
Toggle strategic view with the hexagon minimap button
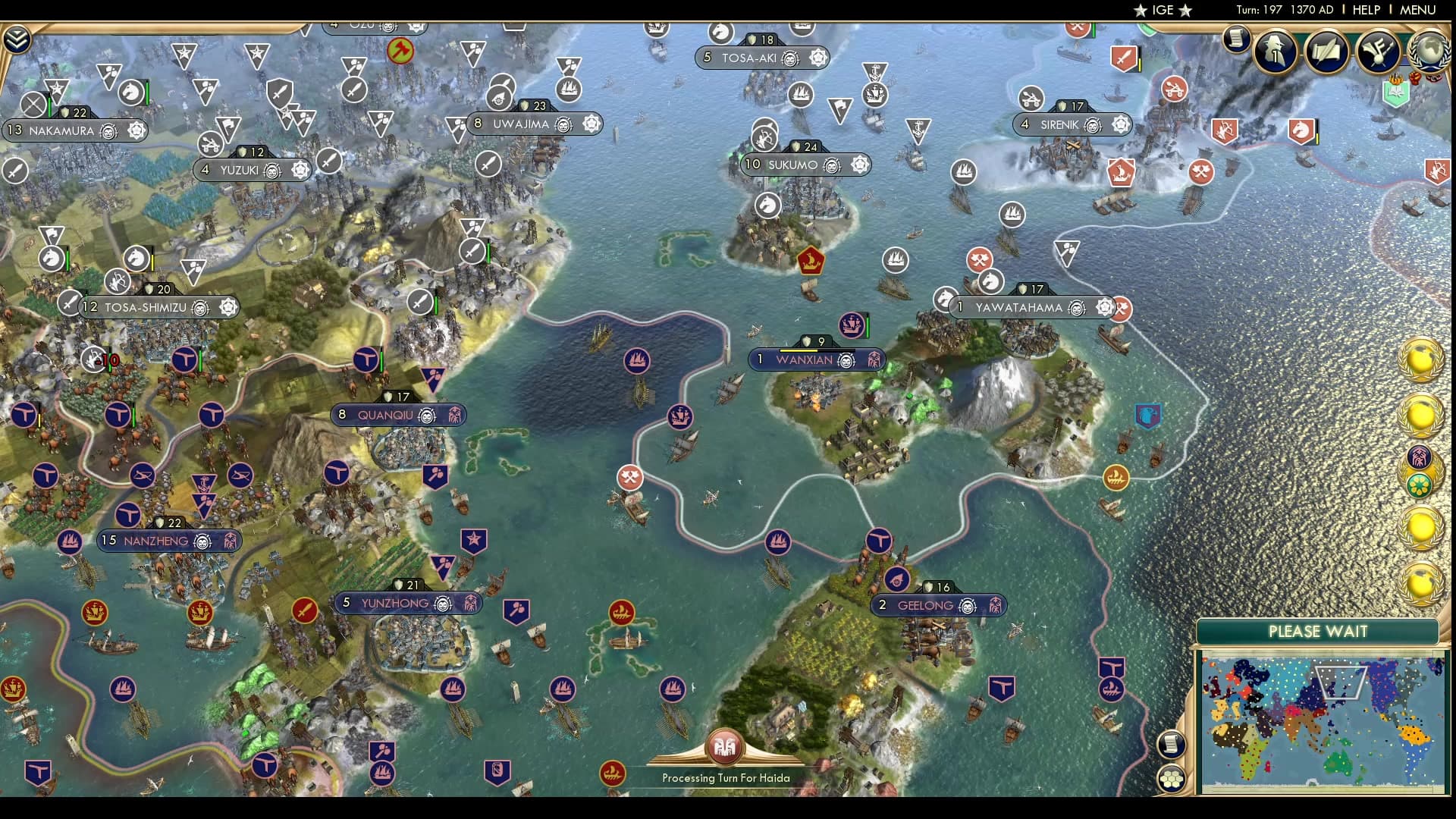[x=1172, y=777]
